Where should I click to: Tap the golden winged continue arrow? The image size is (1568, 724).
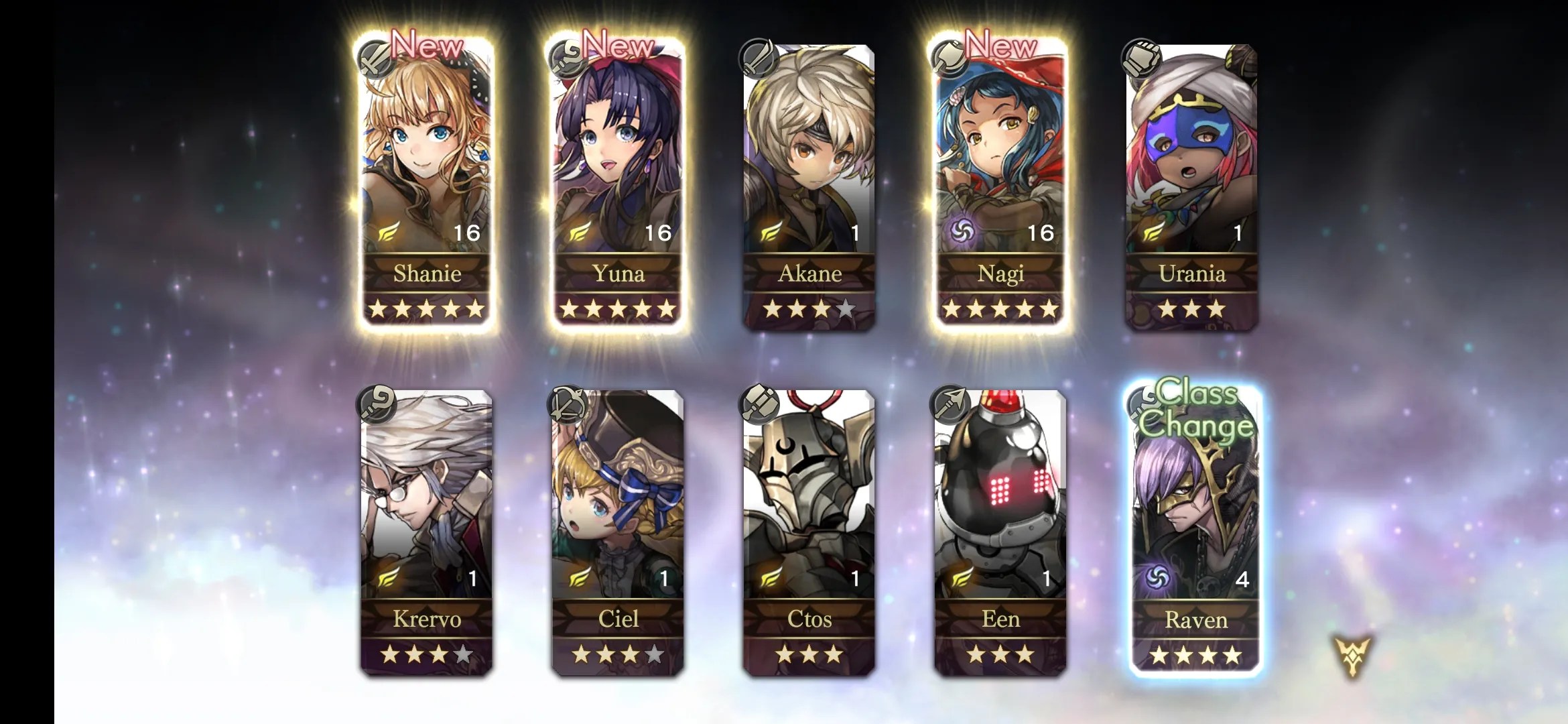[1352, 655]
